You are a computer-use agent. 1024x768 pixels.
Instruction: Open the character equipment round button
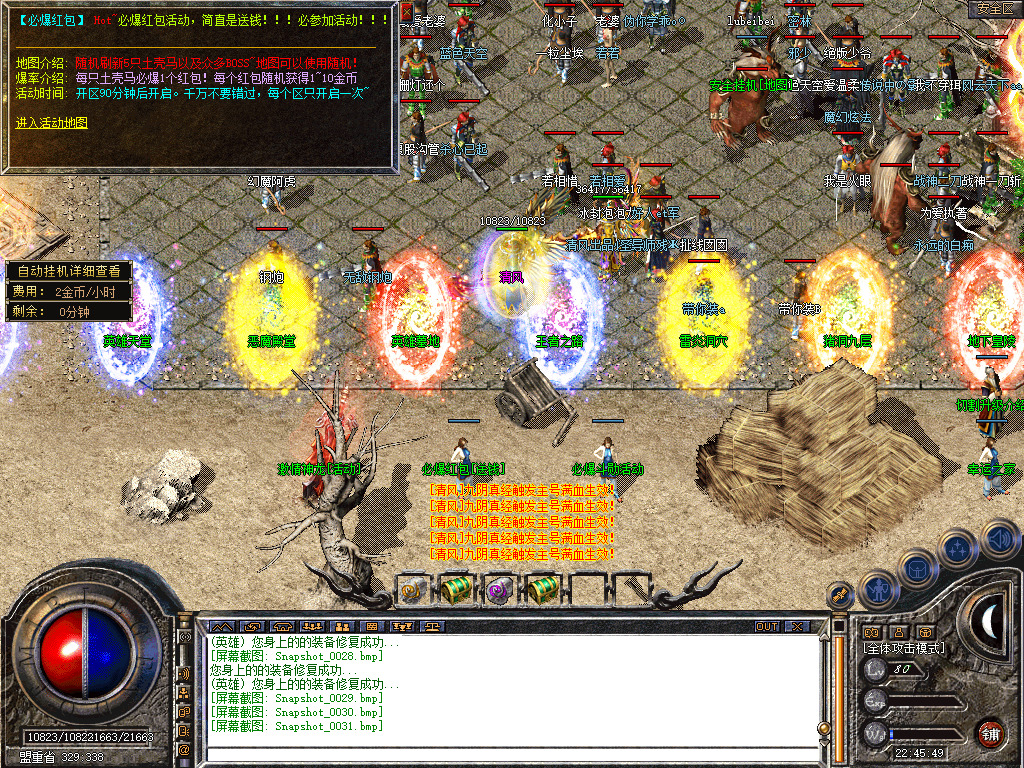click(x=877, y=590)
